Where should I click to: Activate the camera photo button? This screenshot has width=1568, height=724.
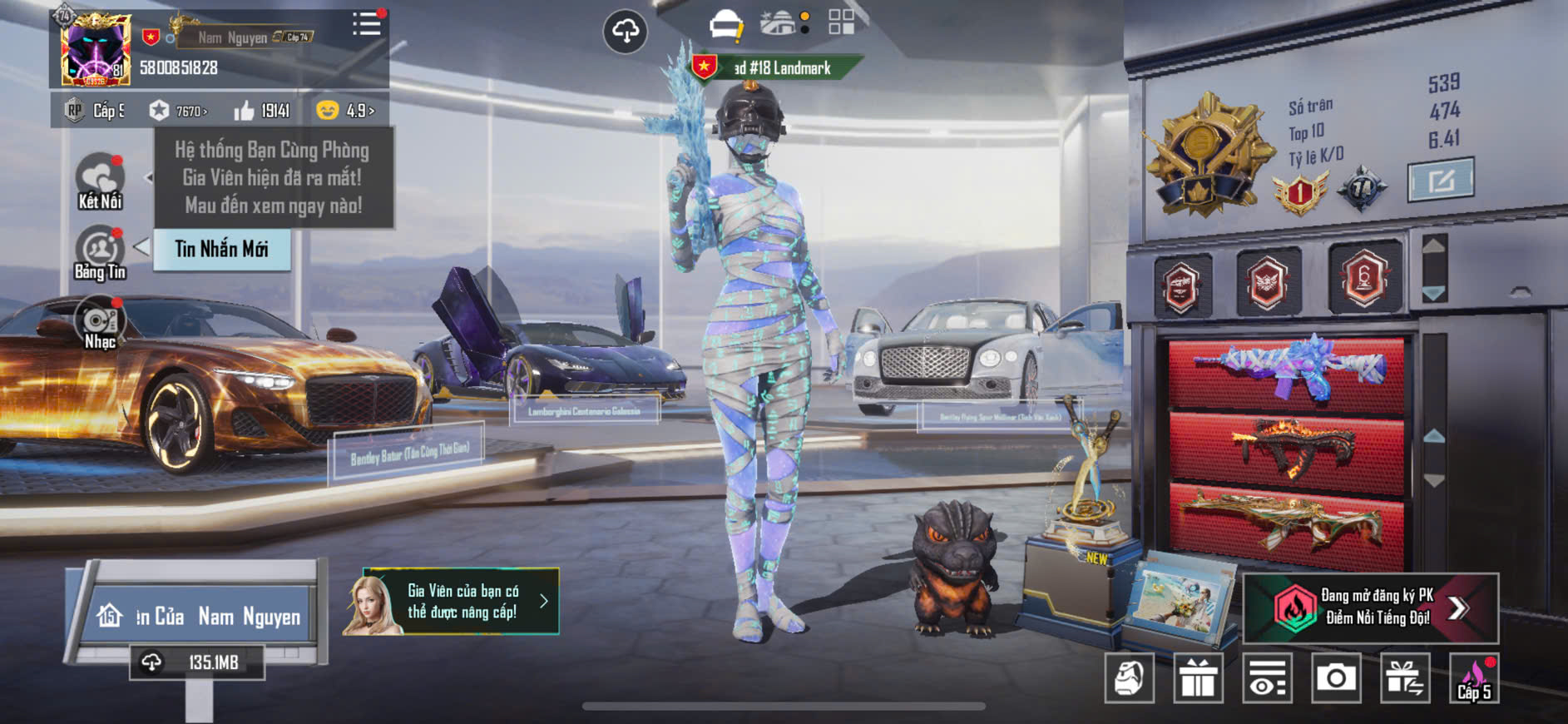click(x=1336, y=678)
